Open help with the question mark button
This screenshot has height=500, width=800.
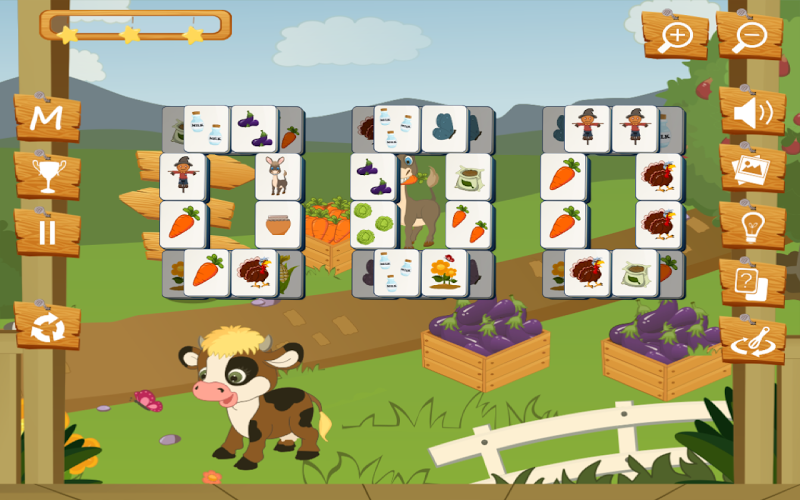[x=751, y=283]
